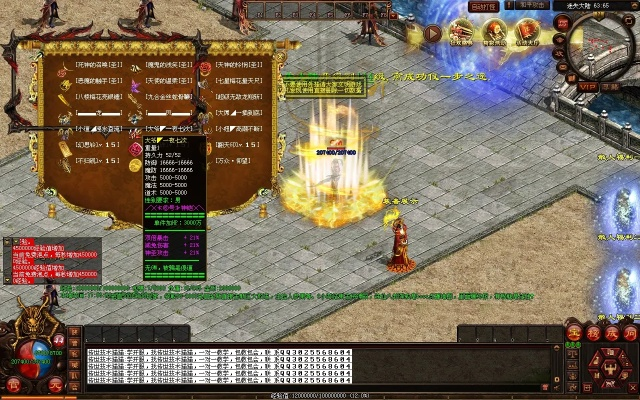Expand the round play-arrow menu toggle
Screen dimensions: 640x400
433,32
